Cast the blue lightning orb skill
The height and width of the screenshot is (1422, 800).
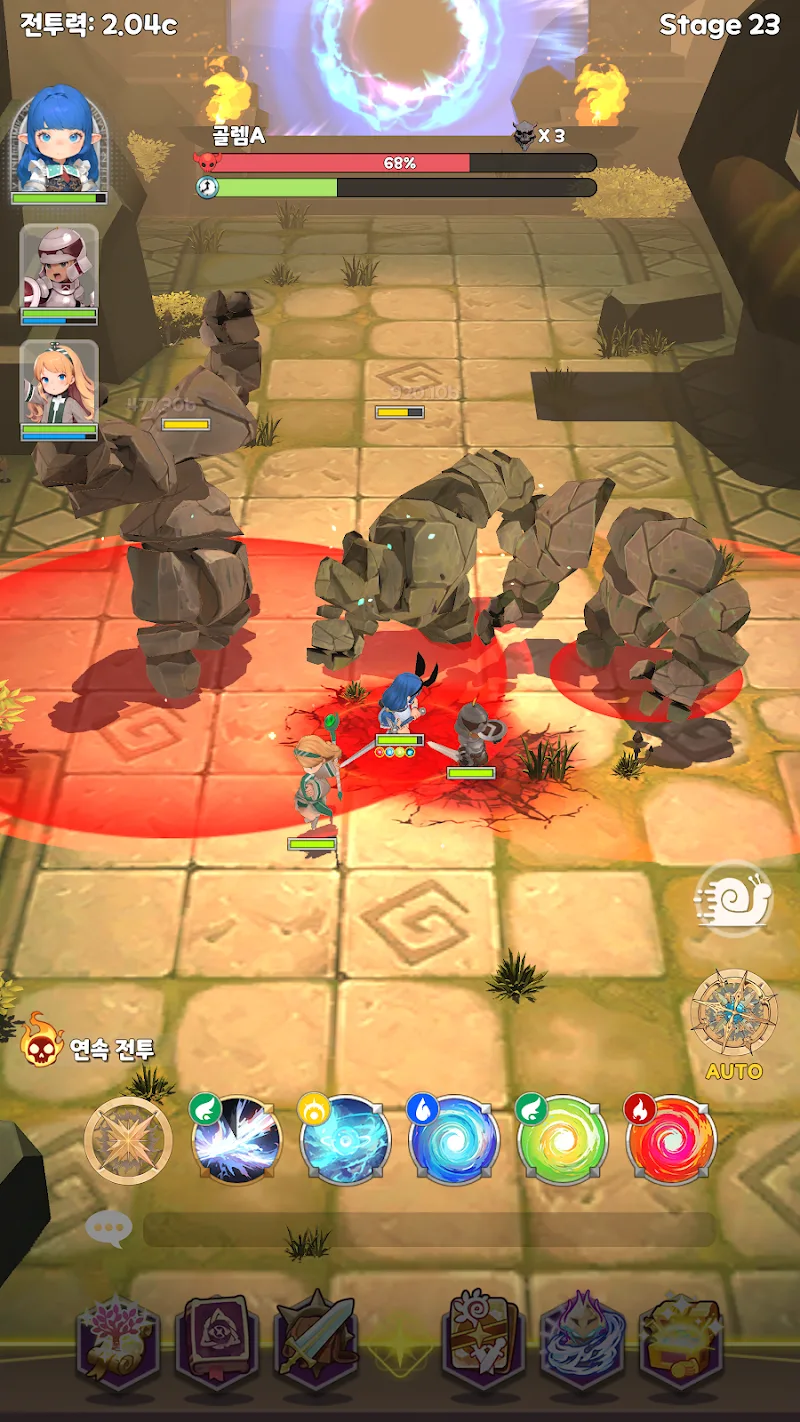(345, 1141)
